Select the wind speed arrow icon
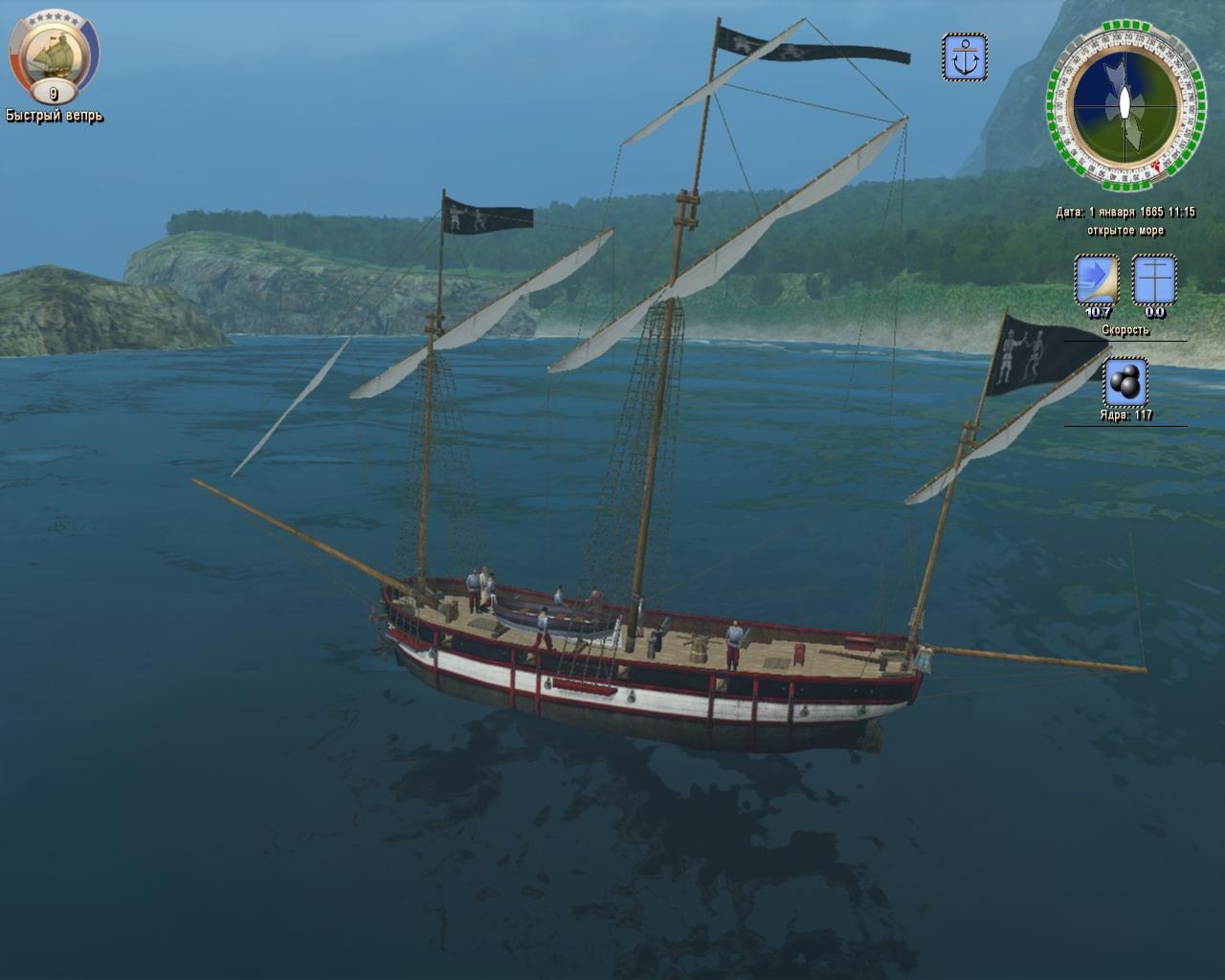The height and width of the screenshot is (980, 1225). [x=1097, y=279]
